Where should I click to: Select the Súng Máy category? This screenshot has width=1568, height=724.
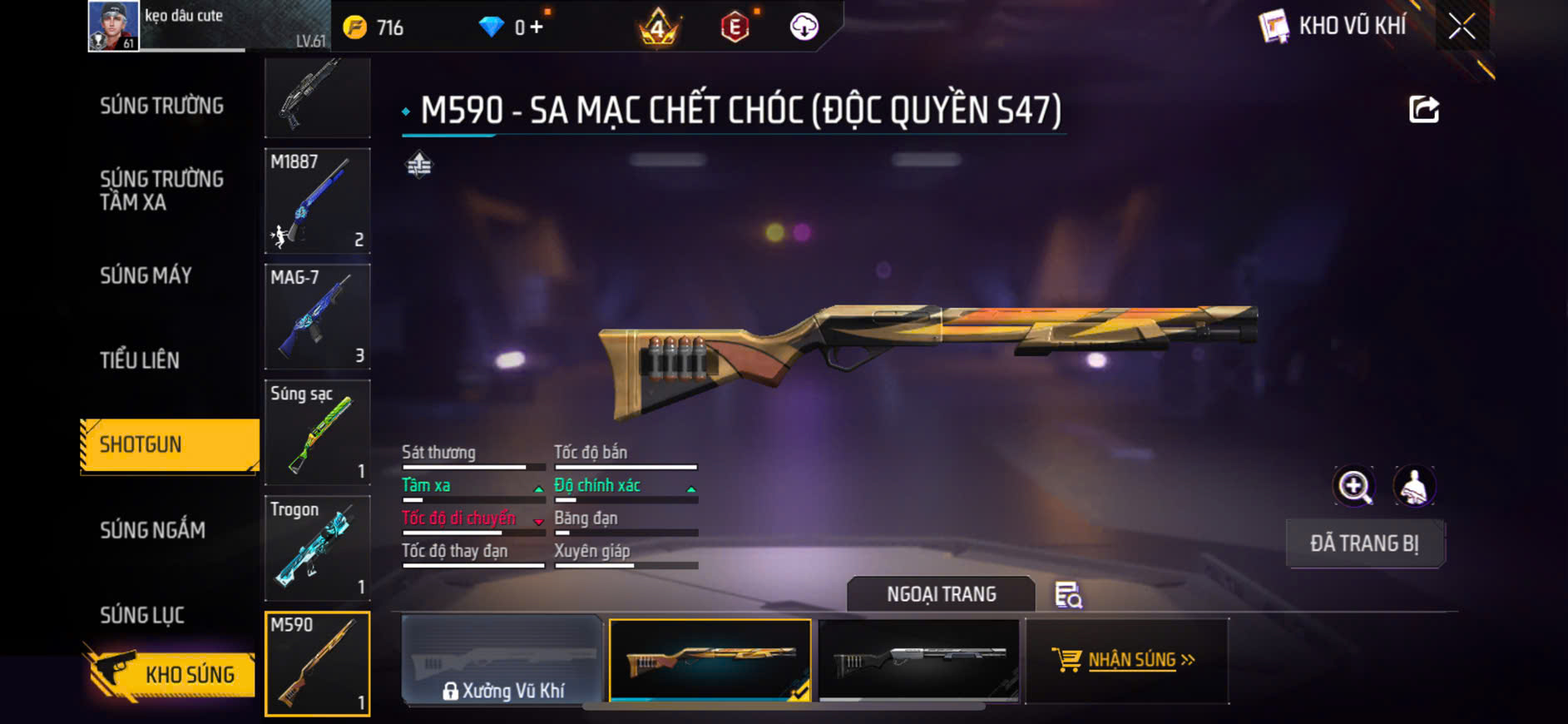coord(146,275)
